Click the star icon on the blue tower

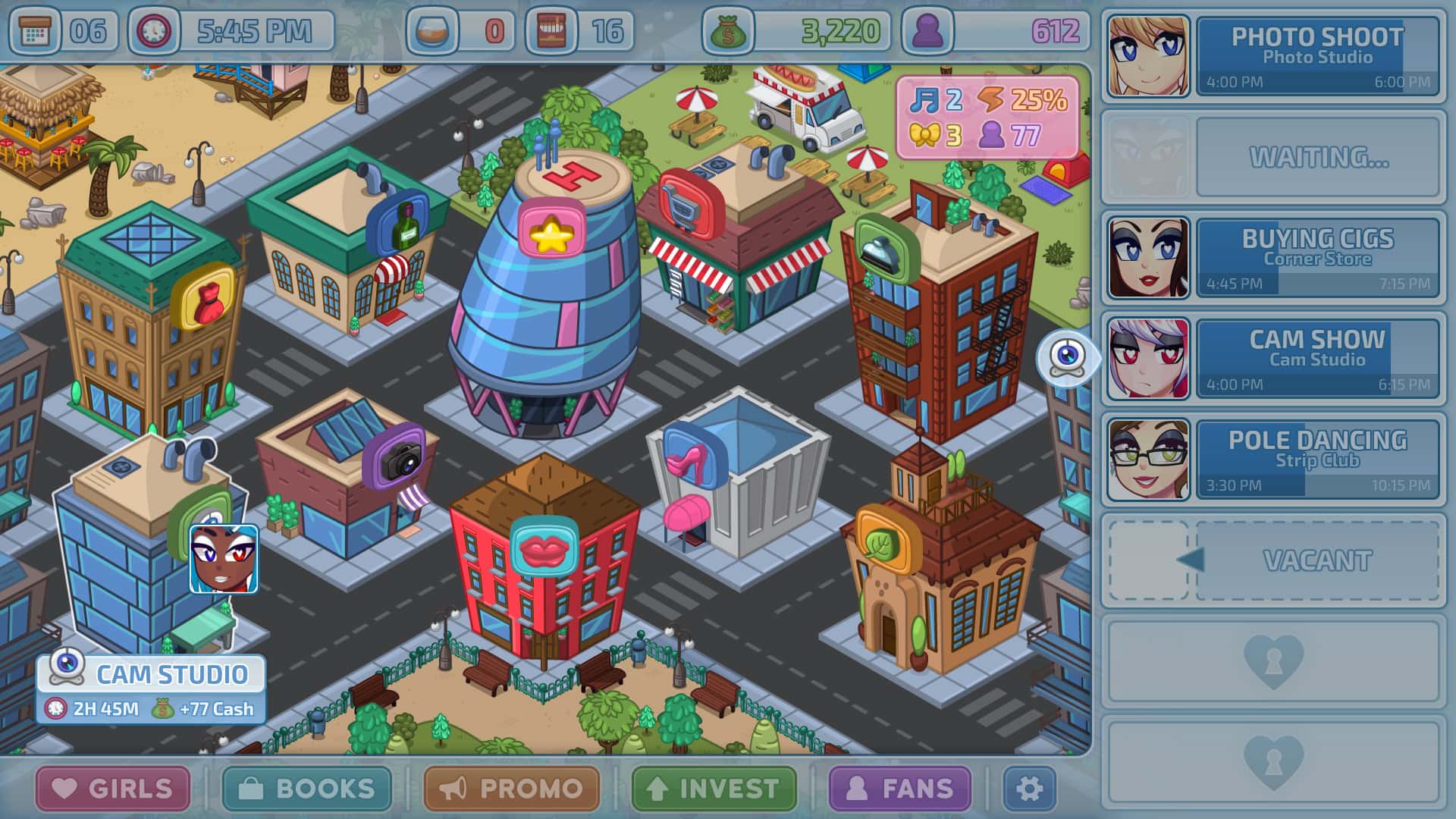[x=553, y=234]
